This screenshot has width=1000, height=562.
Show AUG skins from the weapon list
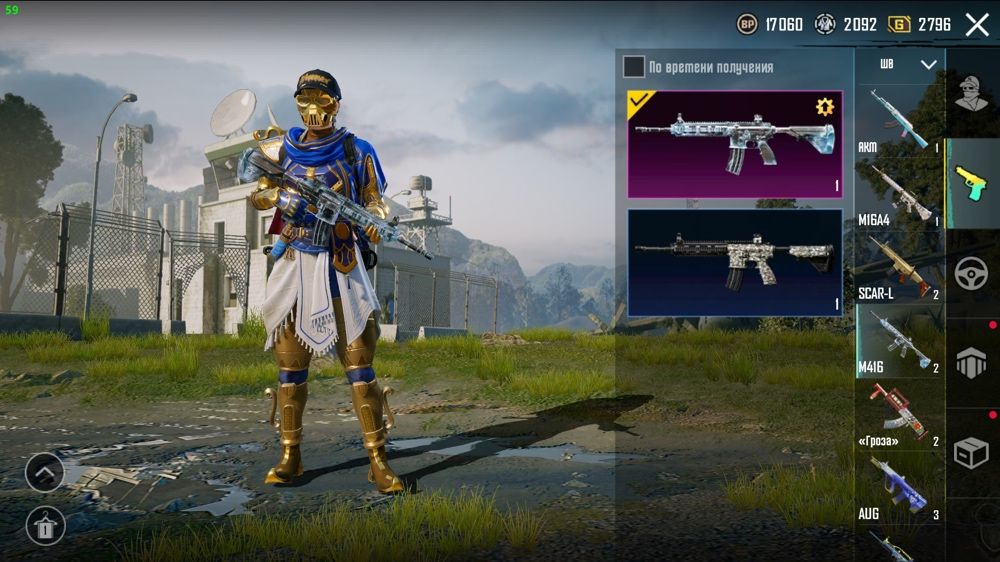coord(899,488)
